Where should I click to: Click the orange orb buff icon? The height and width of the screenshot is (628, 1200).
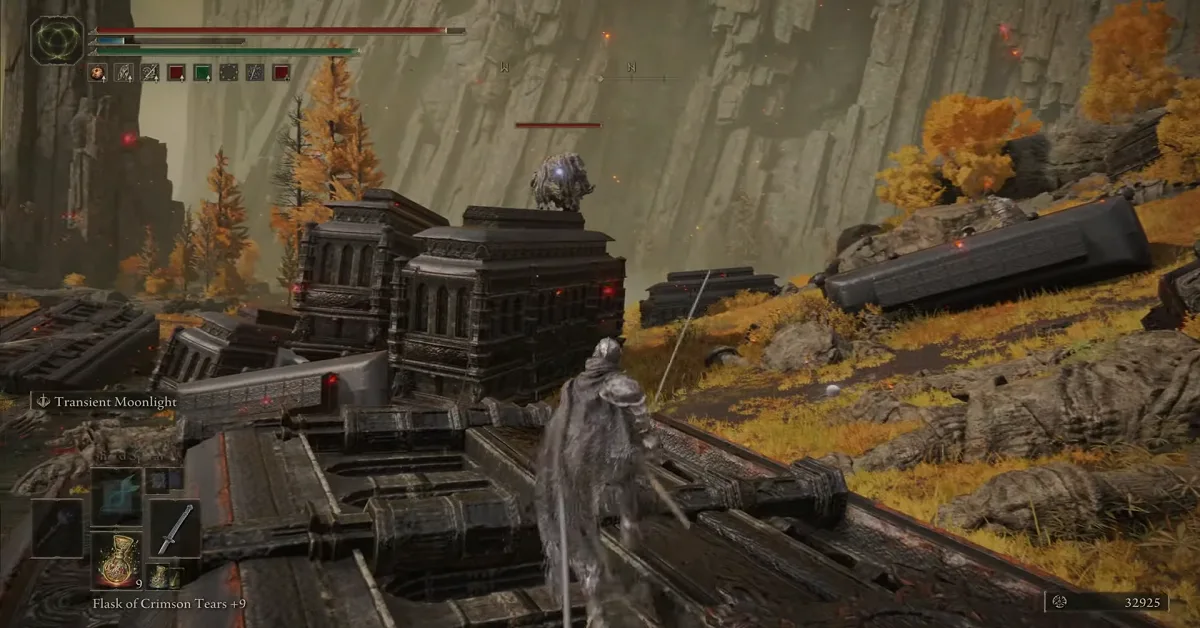click(x=97, y=72)
